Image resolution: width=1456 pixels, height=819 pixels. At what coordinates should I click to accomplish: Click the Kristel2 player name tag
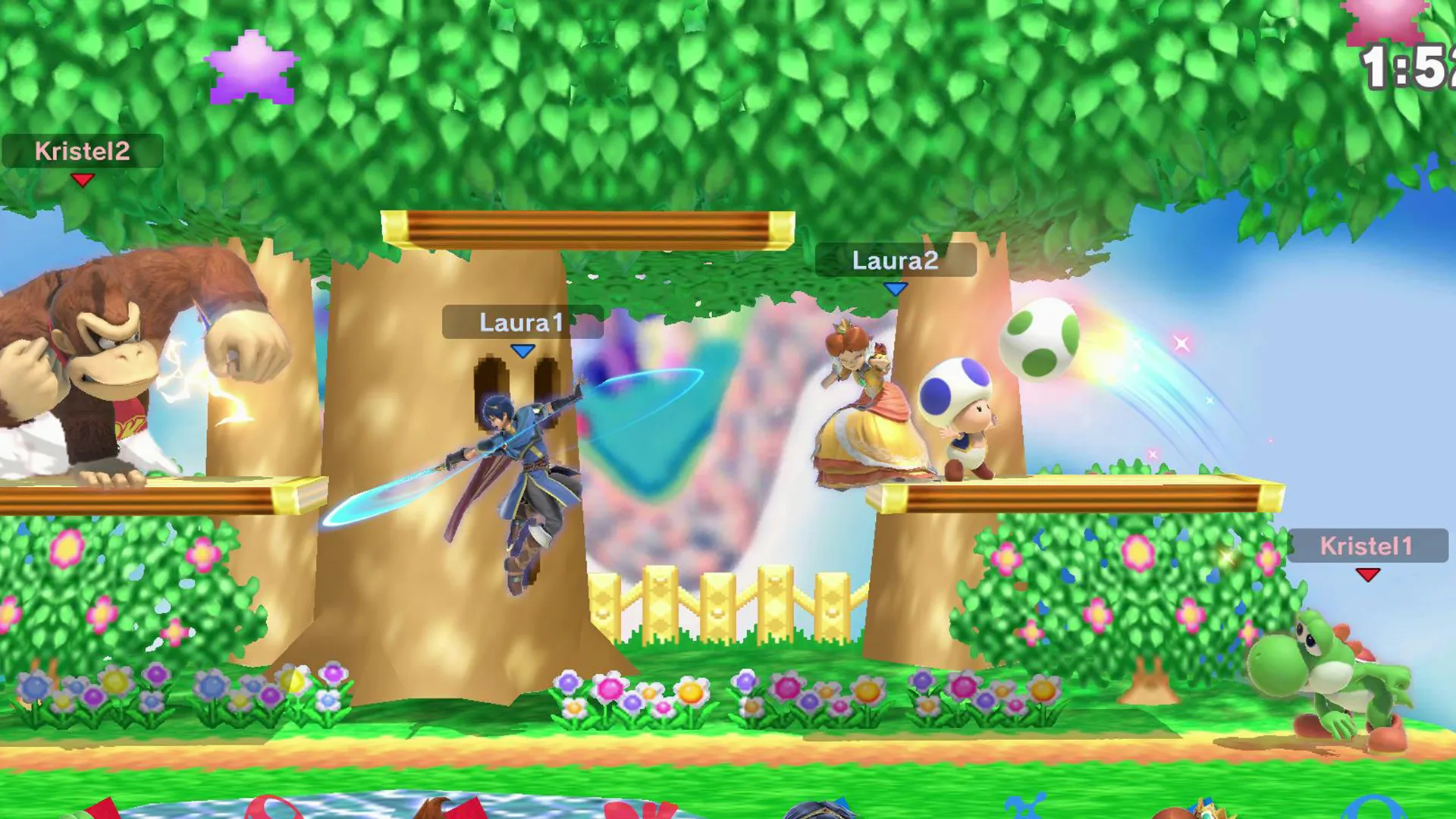pos(82,152)
